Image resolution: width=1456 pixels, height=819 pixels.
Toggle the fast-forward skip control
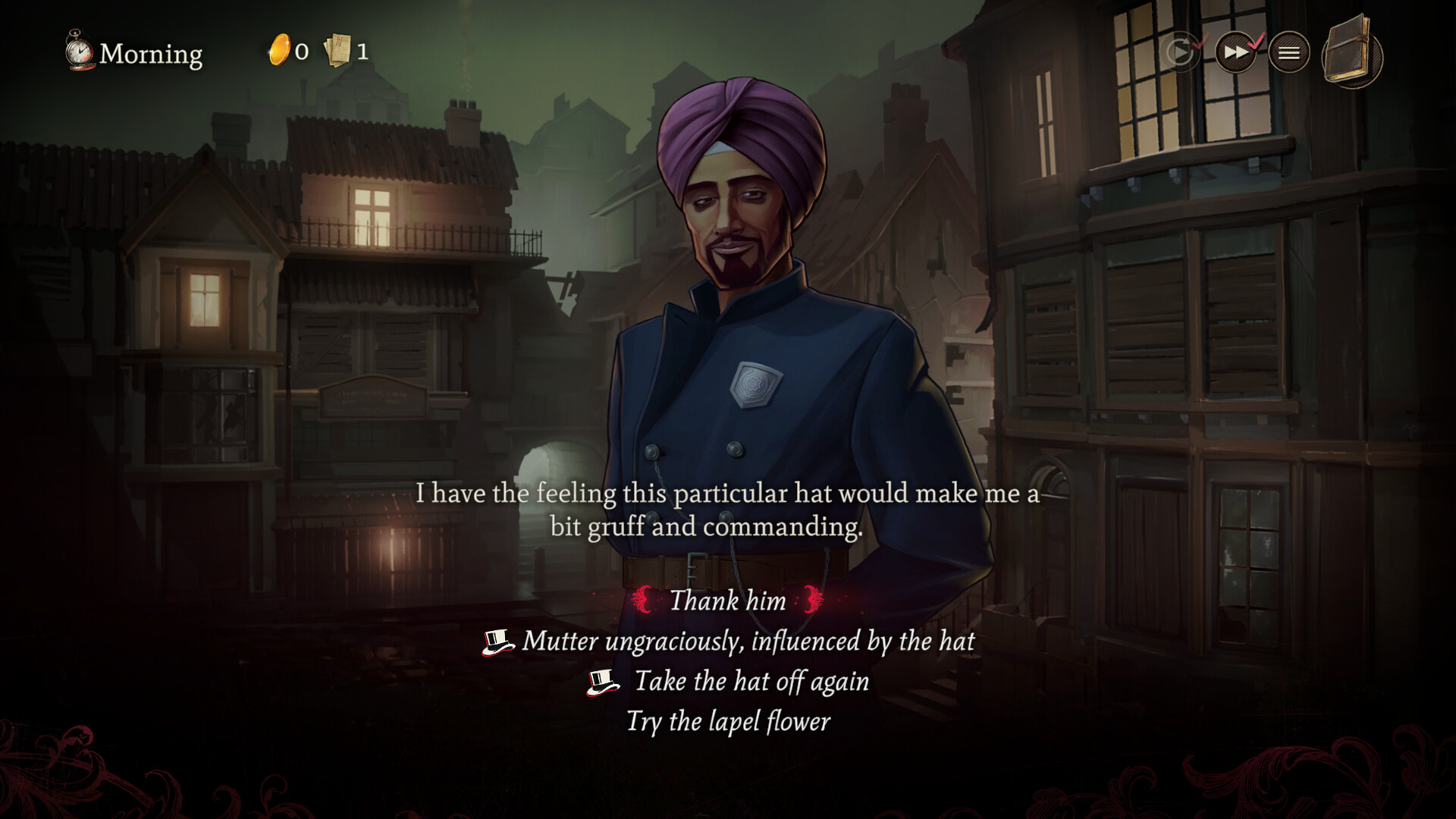coord(1237,52)
